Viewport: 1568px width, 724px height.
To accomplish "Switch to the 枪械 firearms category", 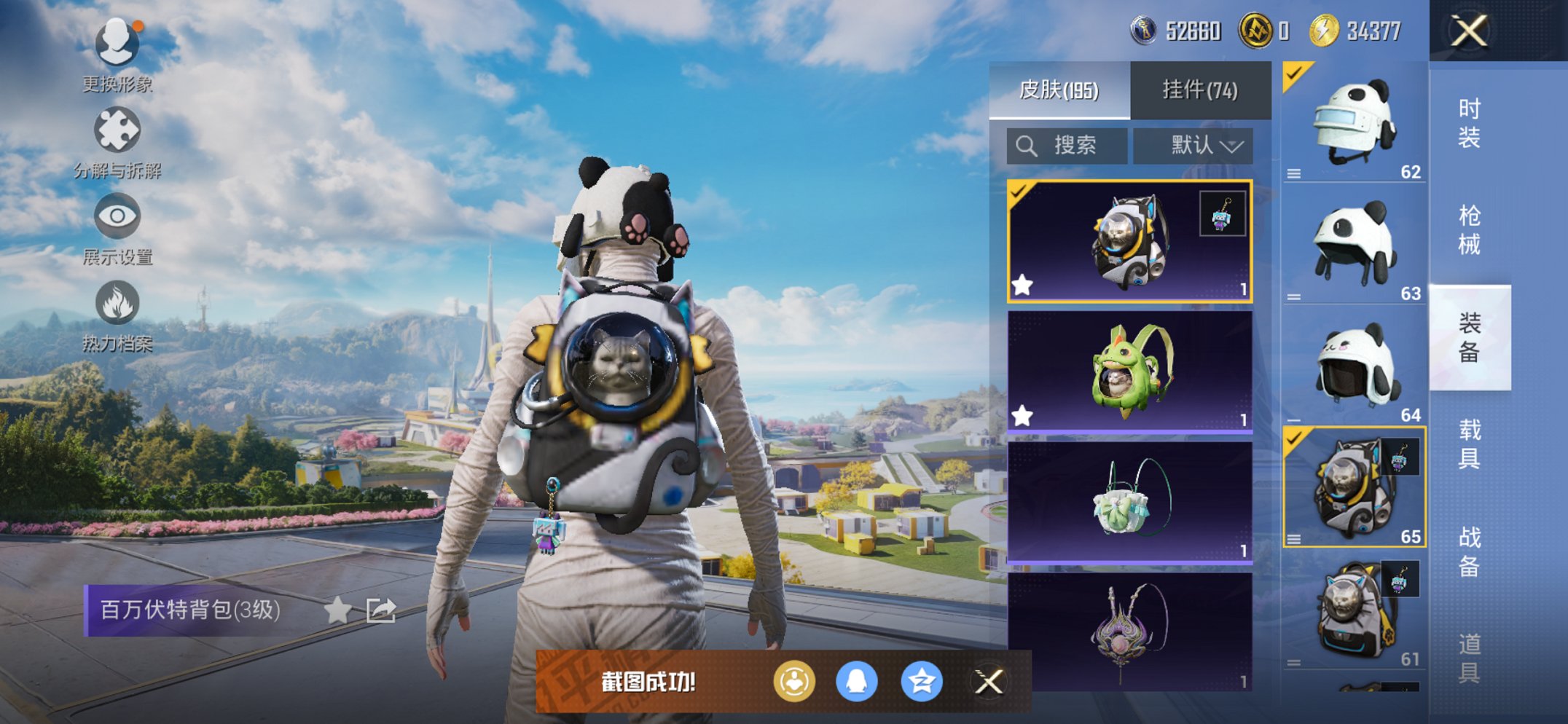I will coord(1469,229).
